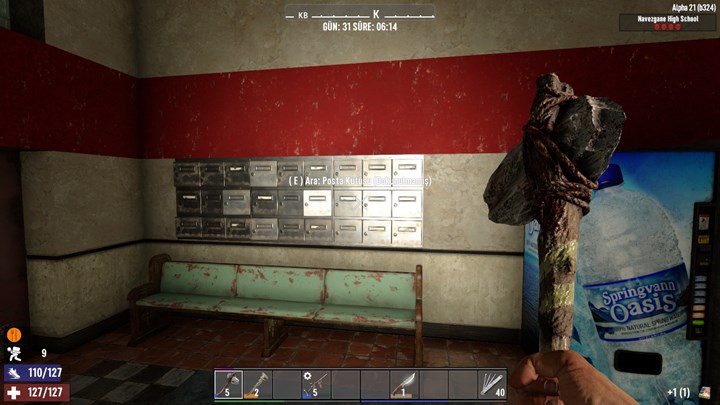Screen dimensions: 720x405
Task: Choose the arrows stack of 40
Action: tap(491, 384)
